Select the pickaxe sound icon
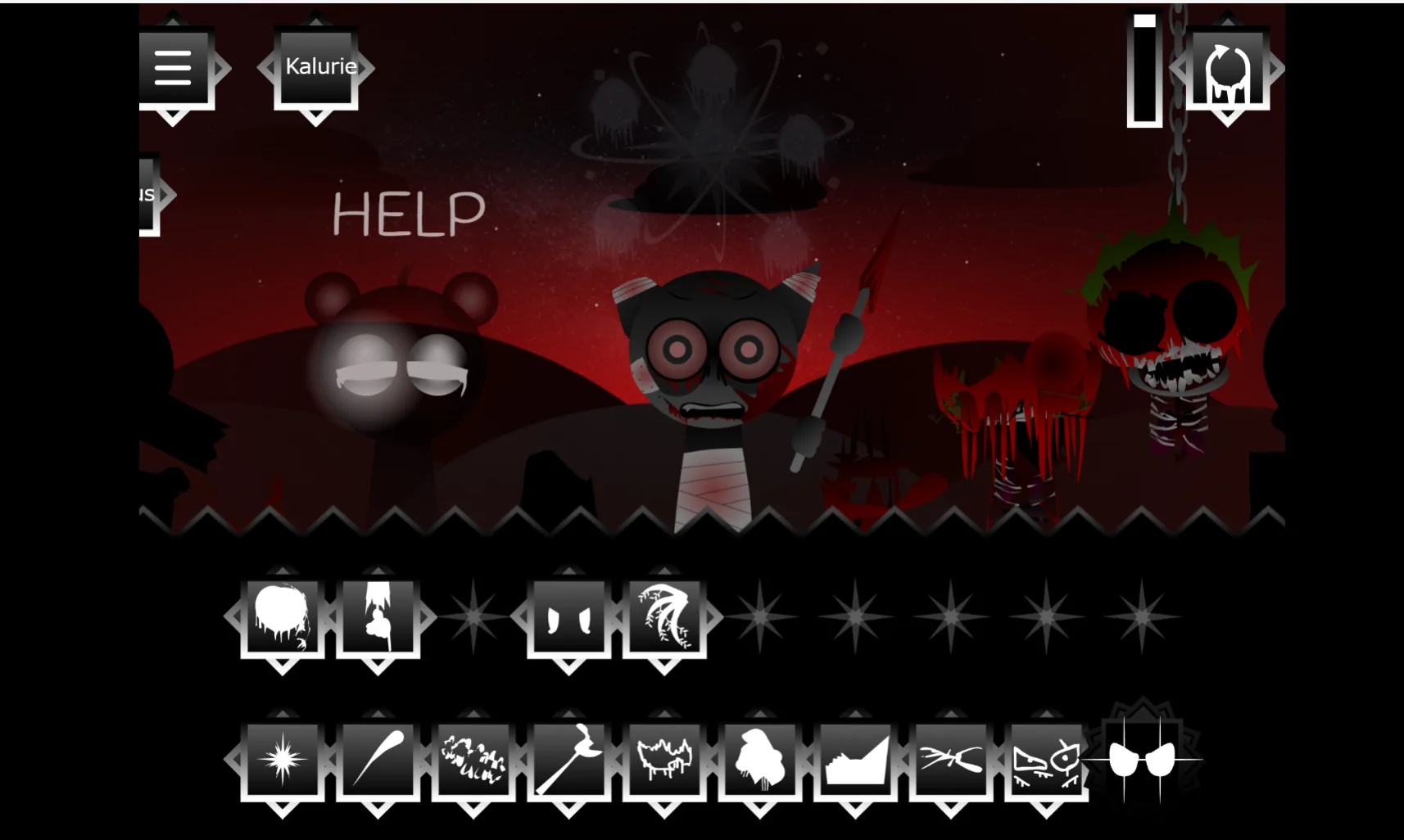The width and height of the screenshot is (1404, 840). [x=568, y=761]
